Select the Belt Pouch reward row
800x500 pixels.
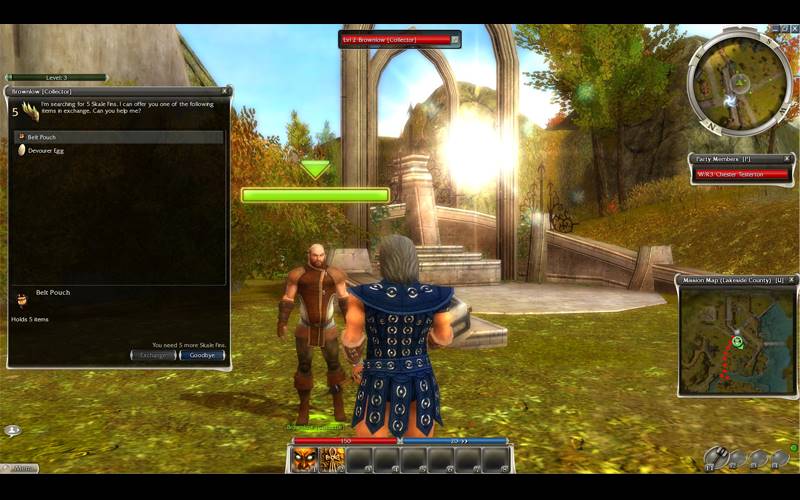pos(118,136)
